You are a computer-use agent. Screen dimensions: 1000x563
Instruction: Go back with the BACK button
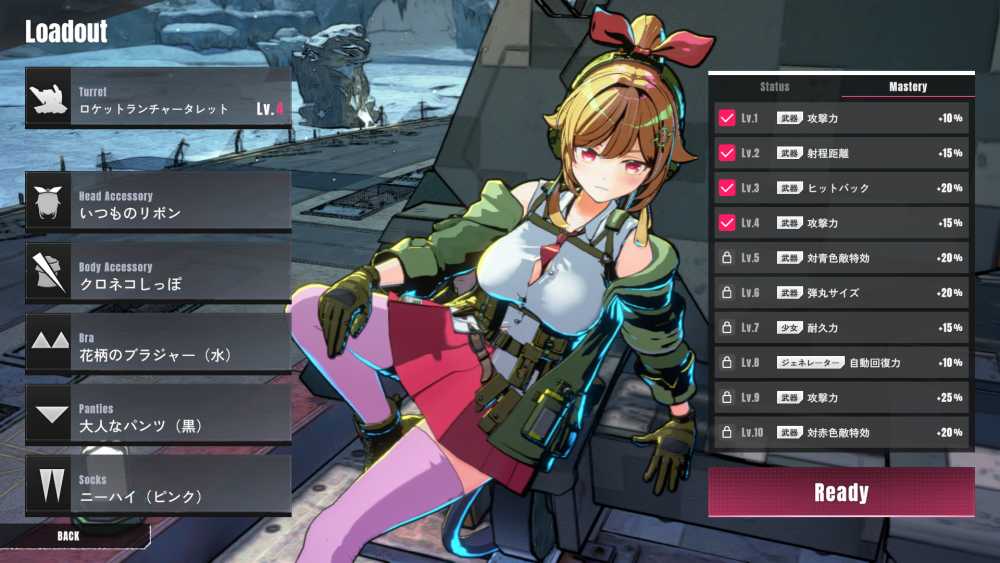pyautogui.click(x=68, y=536)
